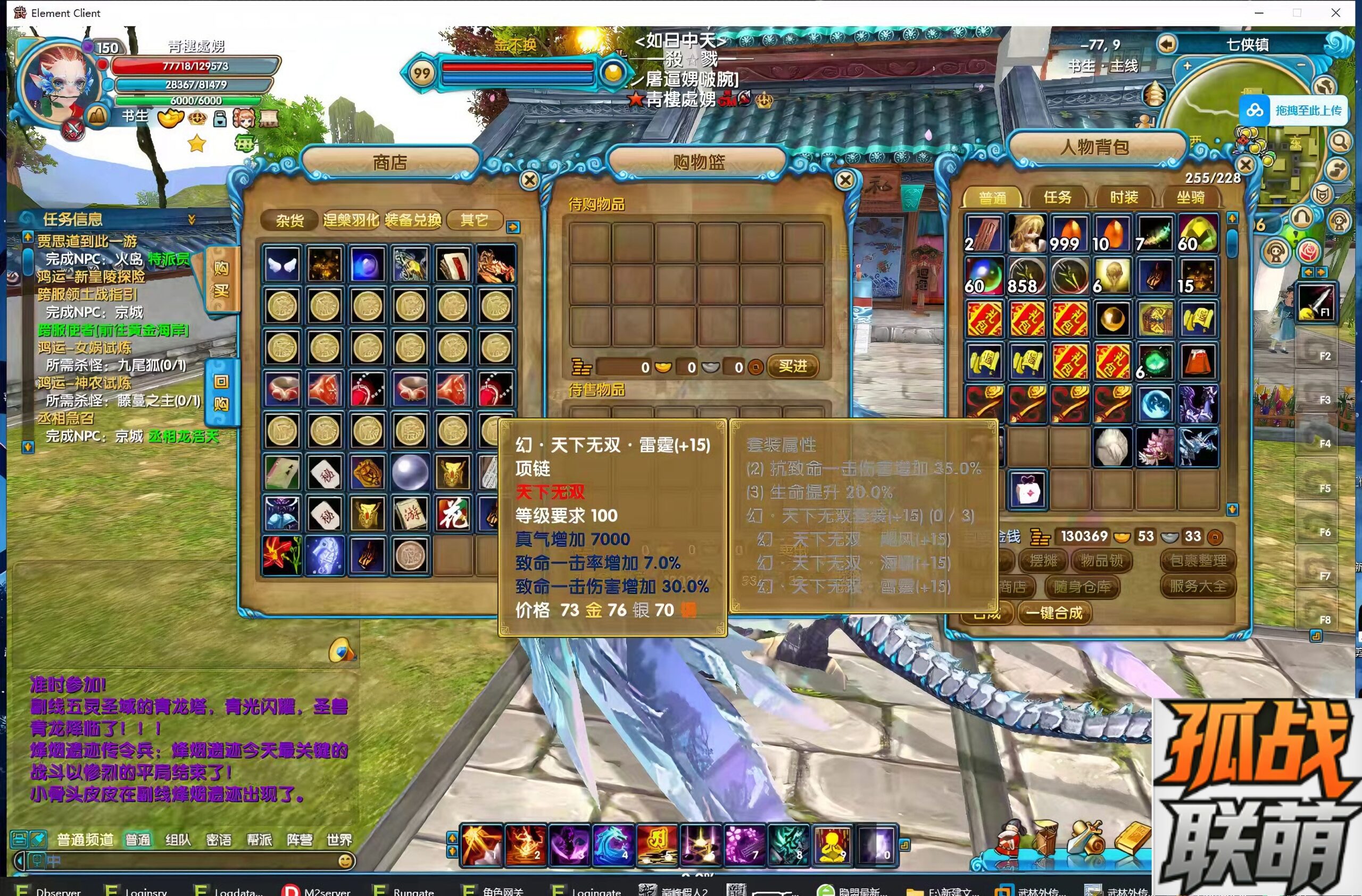Close the 商店 shop window
Screen dimensions: 1362x896
(529, 180)
